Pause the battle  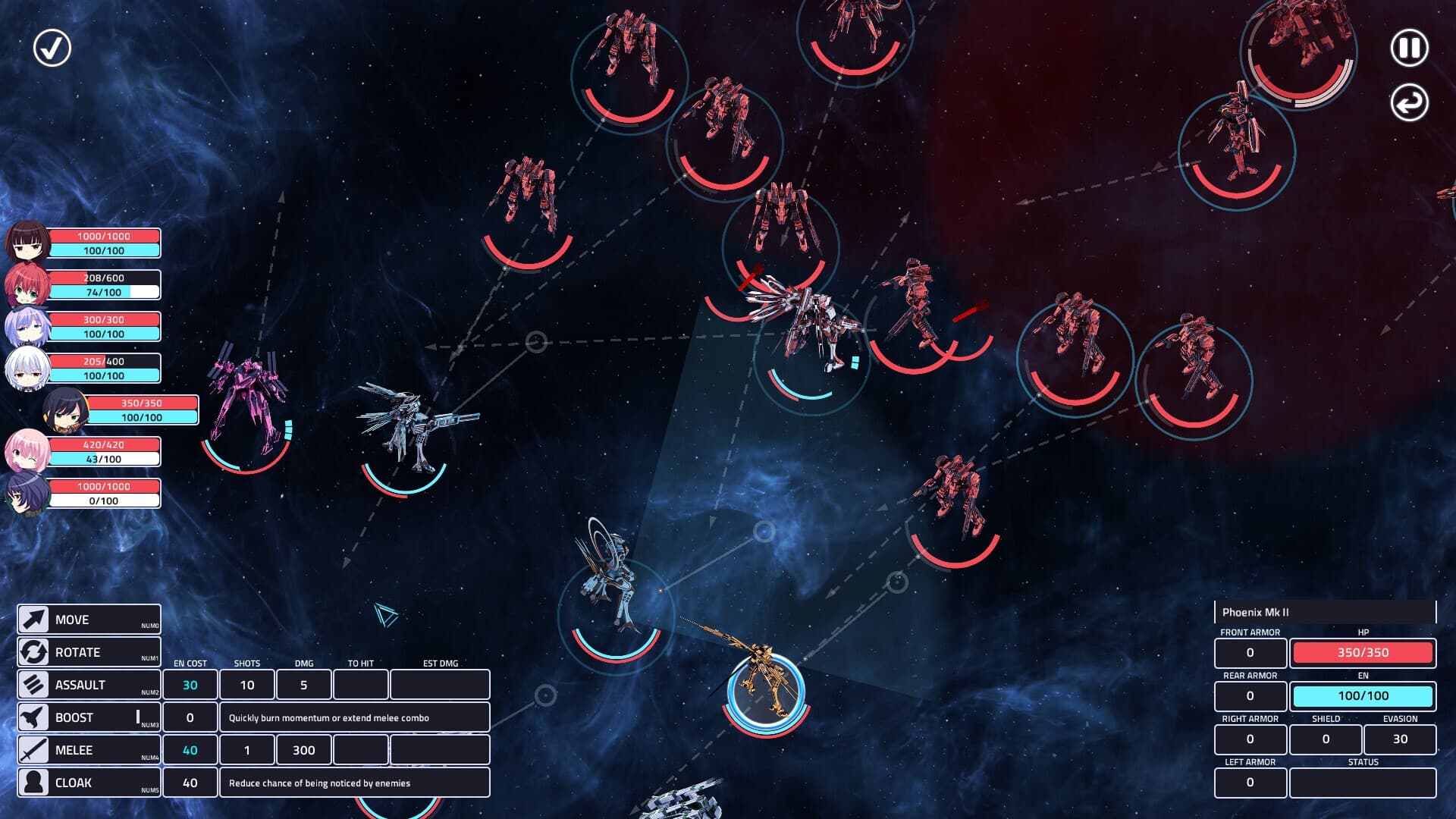[x=1409, y=49]
